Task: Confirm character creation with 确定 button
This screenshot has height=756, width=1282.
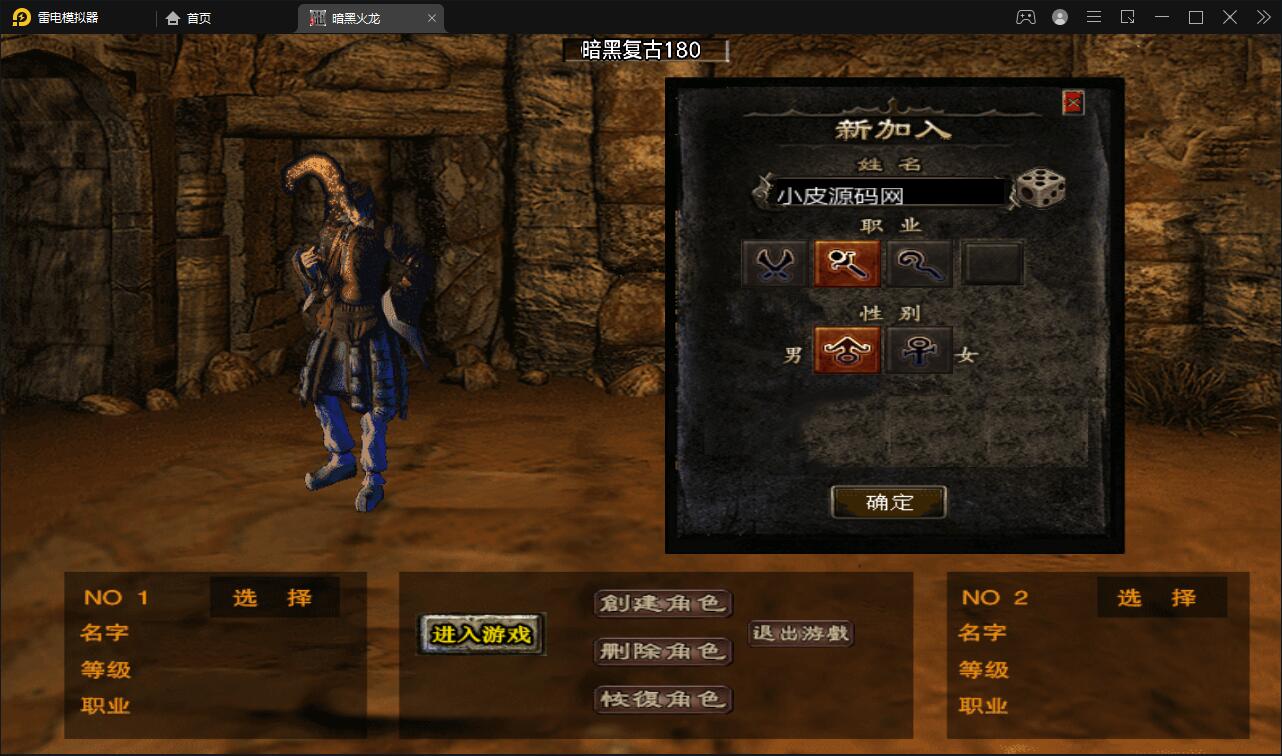Action: pos(888,502)
